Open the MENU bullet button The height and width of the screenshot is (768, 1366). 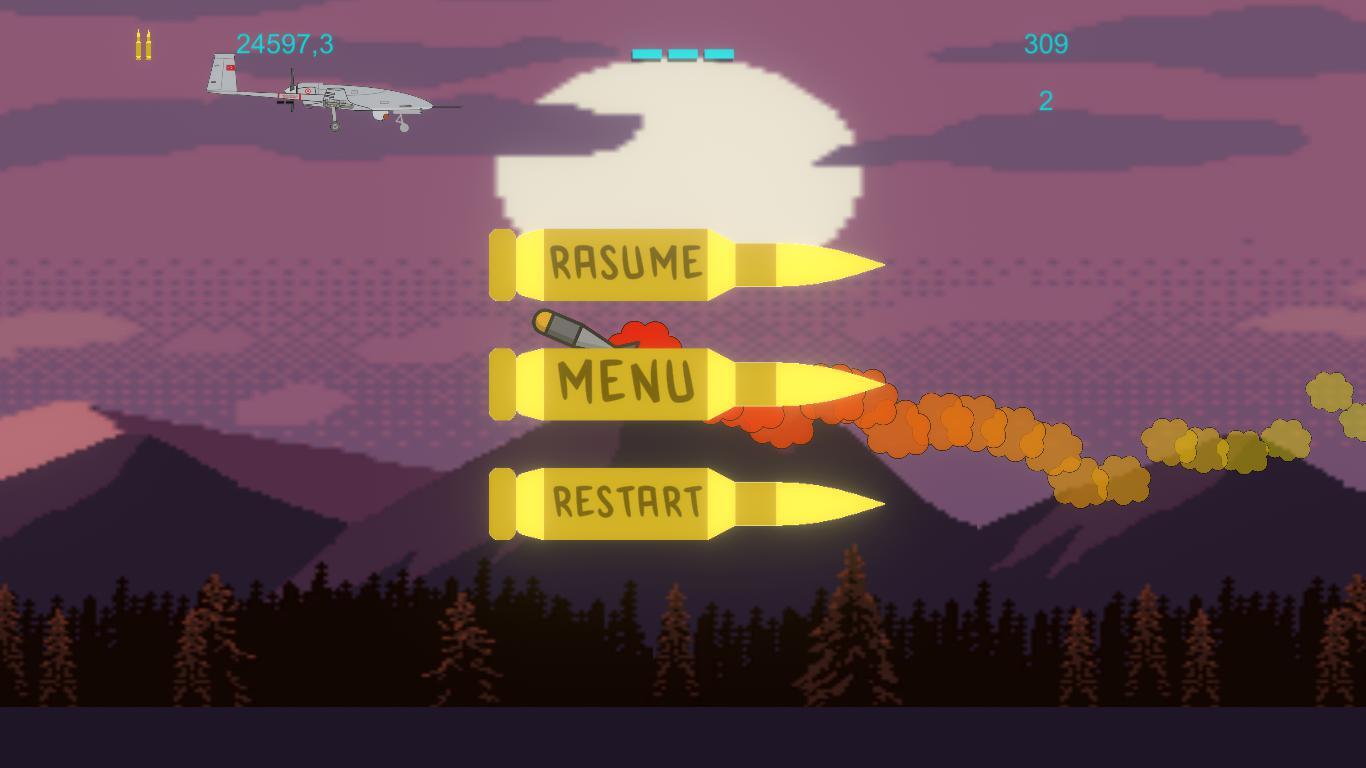627,384
